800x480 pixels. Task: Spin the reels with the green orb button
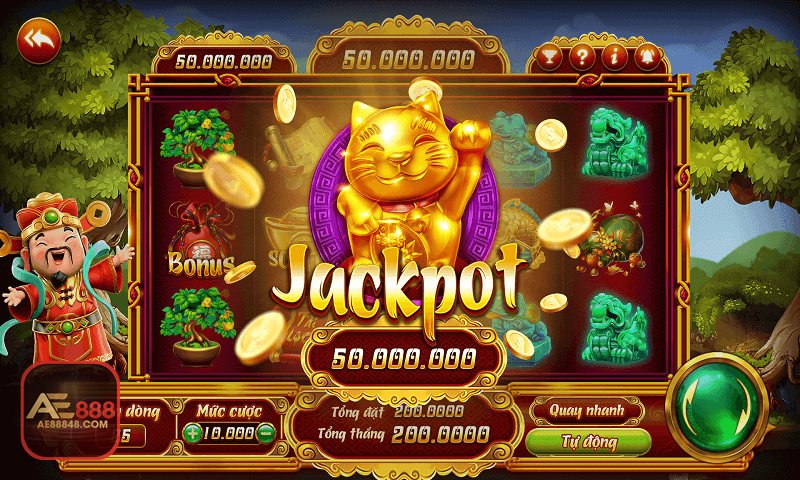(x=717, y=404)
